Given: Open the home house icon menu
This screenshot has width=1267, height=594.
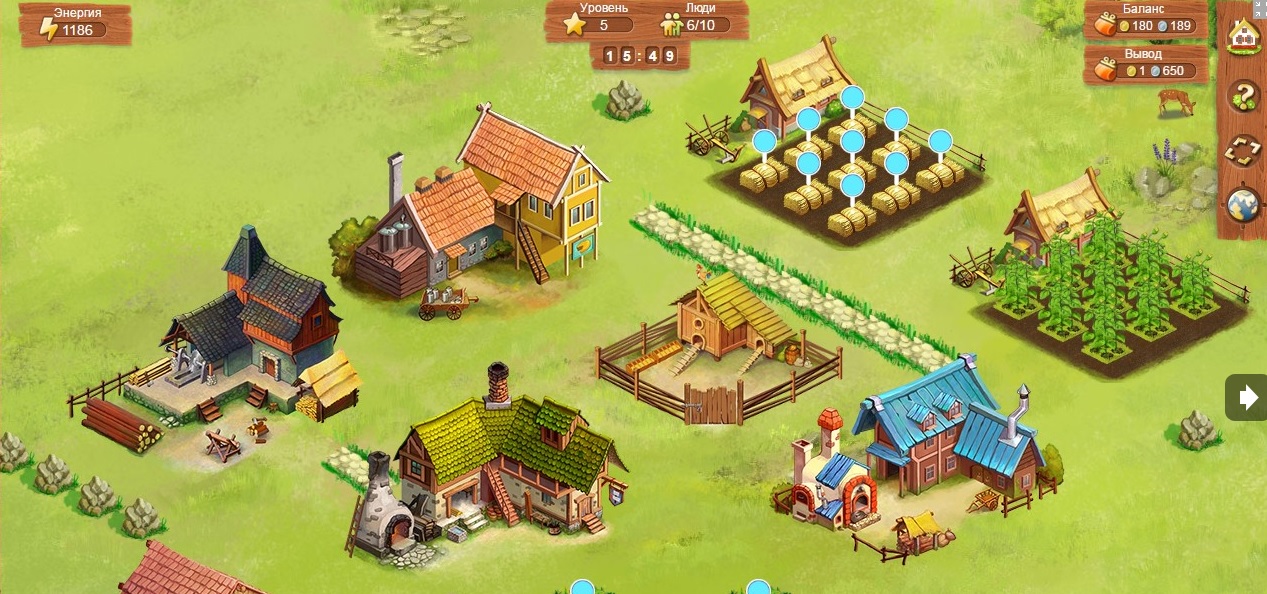Looking at the screenshot, I should [1244, 39].
